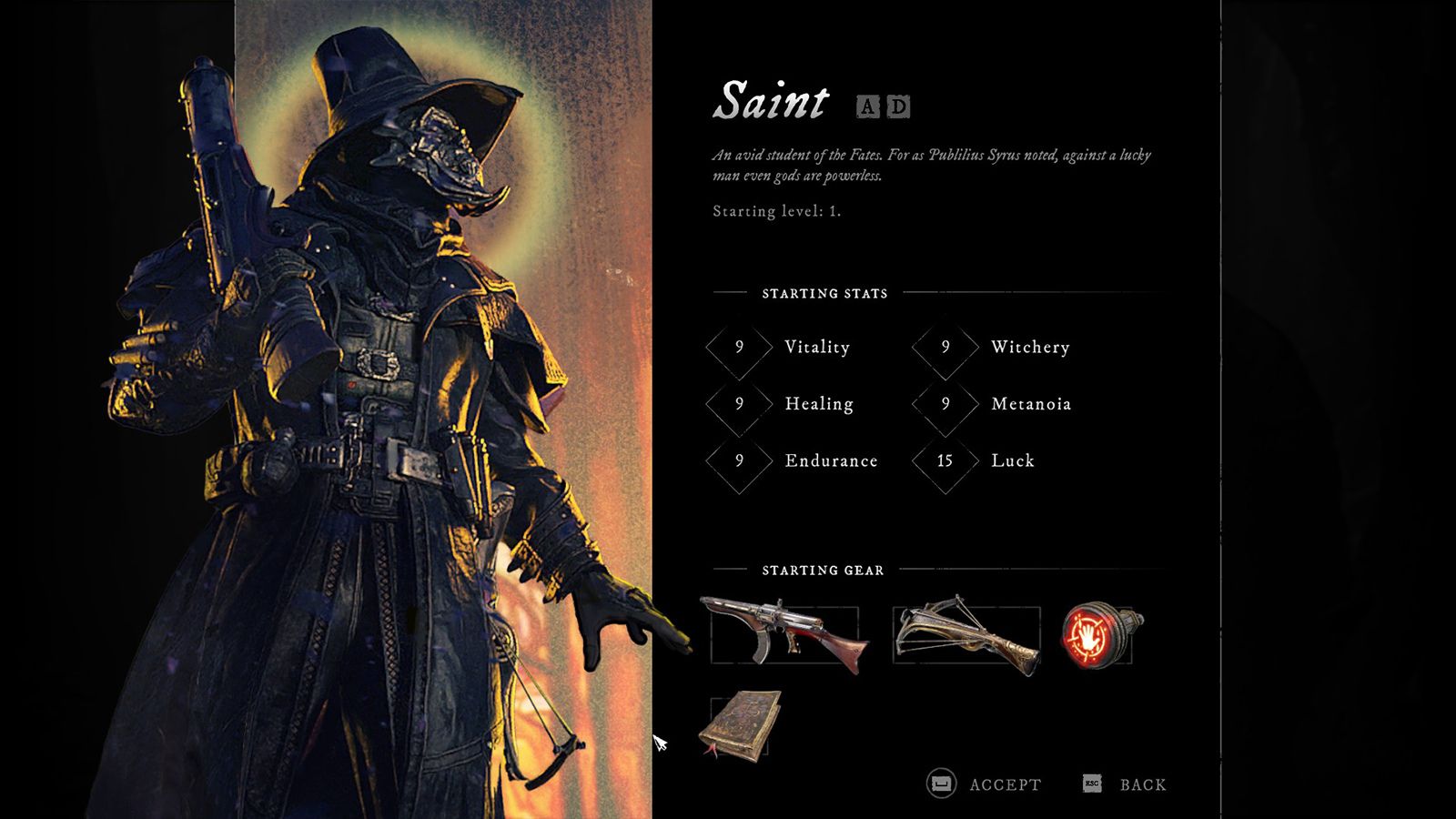Go Back to the previous screen
This screenshot has height=819, width=1456.
pyautogui.click(x=1144, y=784)
